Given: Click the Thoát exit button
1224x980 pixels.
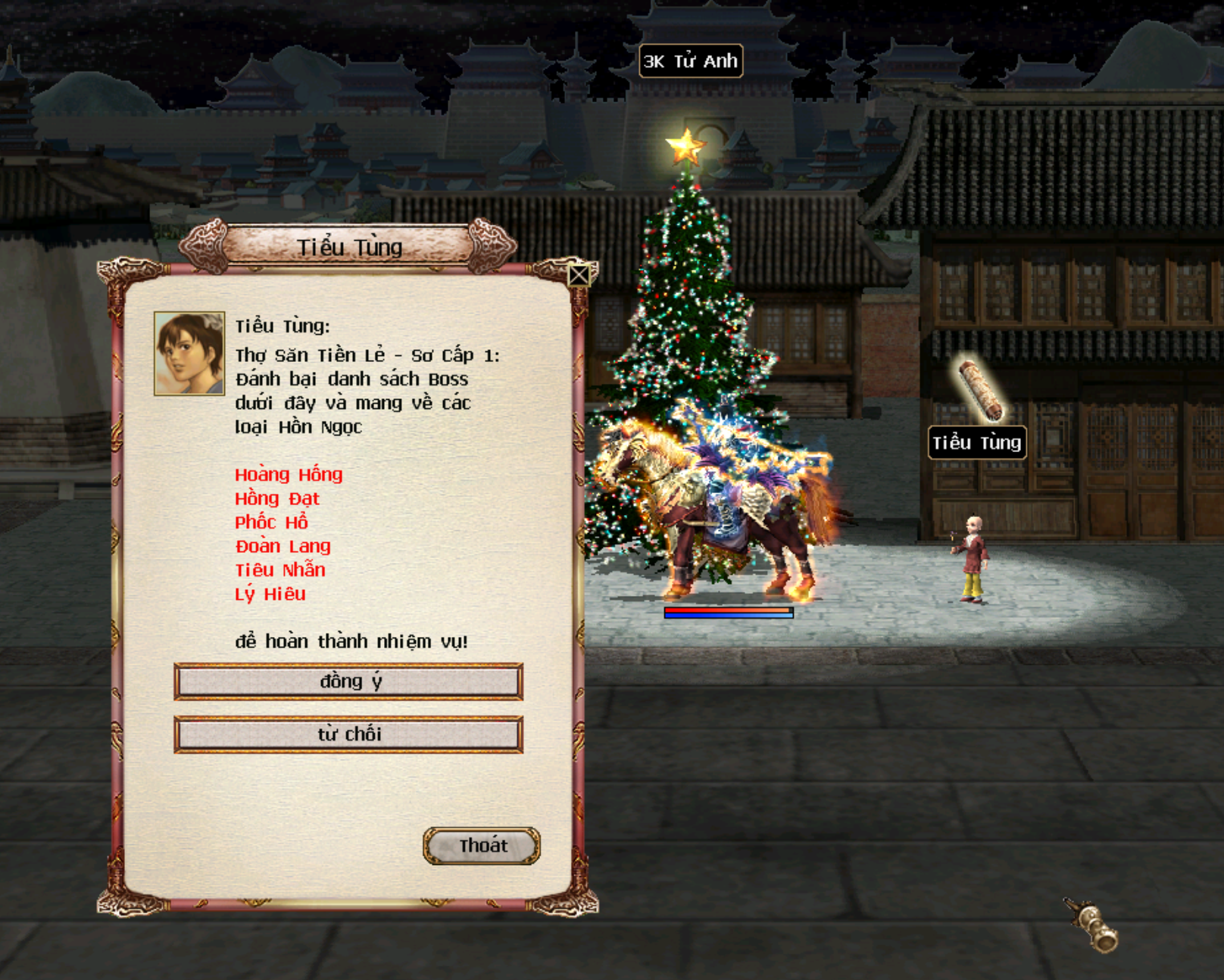Looking at the screenshot, I should point(482,846).
